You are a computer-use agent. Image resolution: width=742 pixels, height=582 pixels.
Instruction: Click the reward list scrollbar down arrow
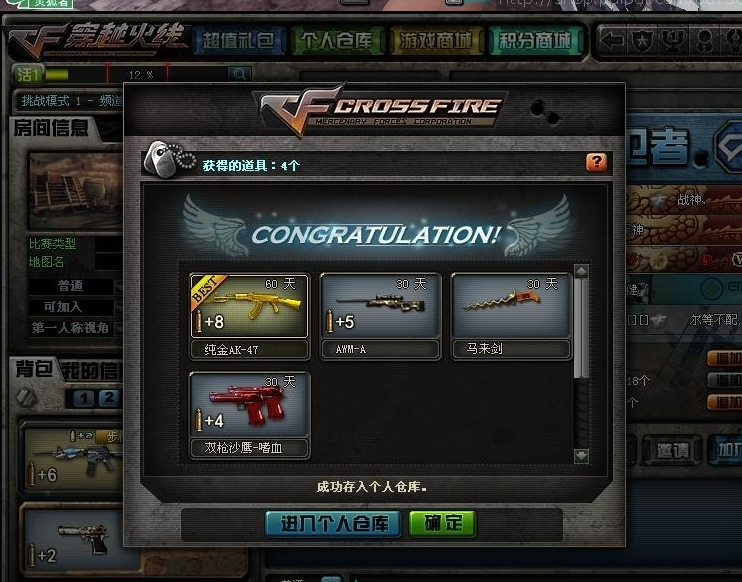[x=582, y=456]
